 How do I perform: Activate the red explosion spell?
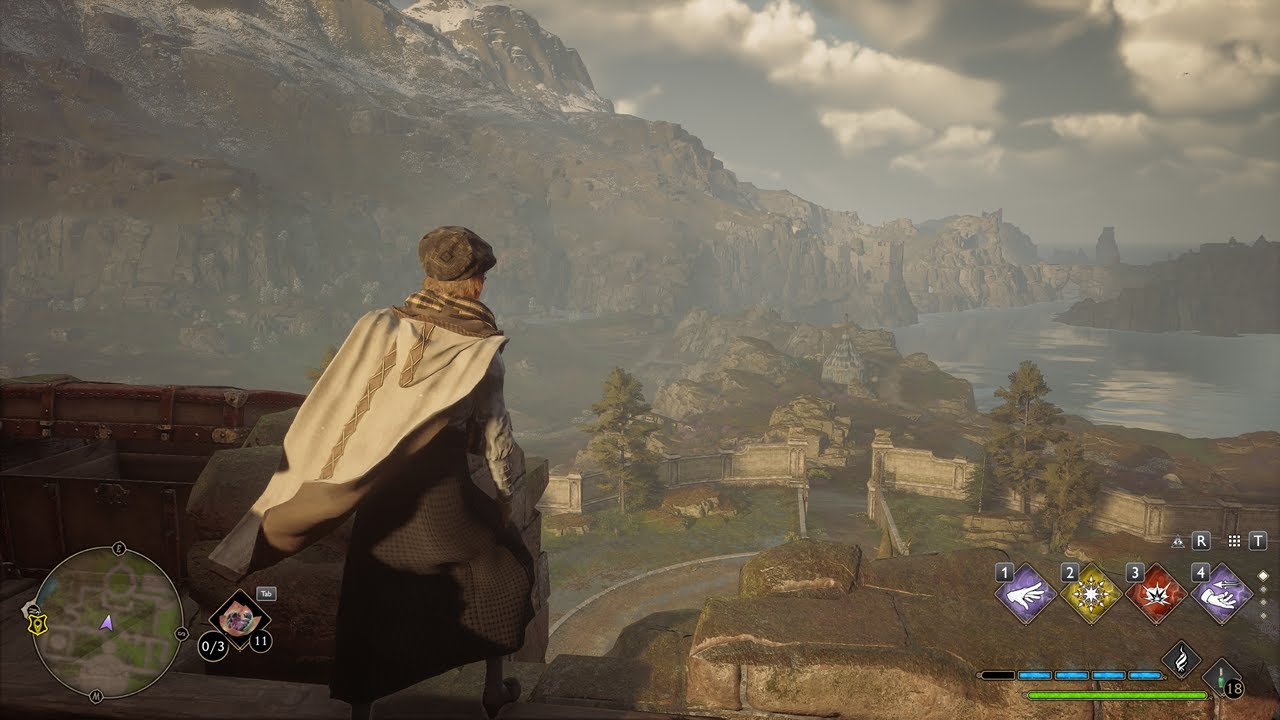pyautogui.click(x=1155, y=593)
